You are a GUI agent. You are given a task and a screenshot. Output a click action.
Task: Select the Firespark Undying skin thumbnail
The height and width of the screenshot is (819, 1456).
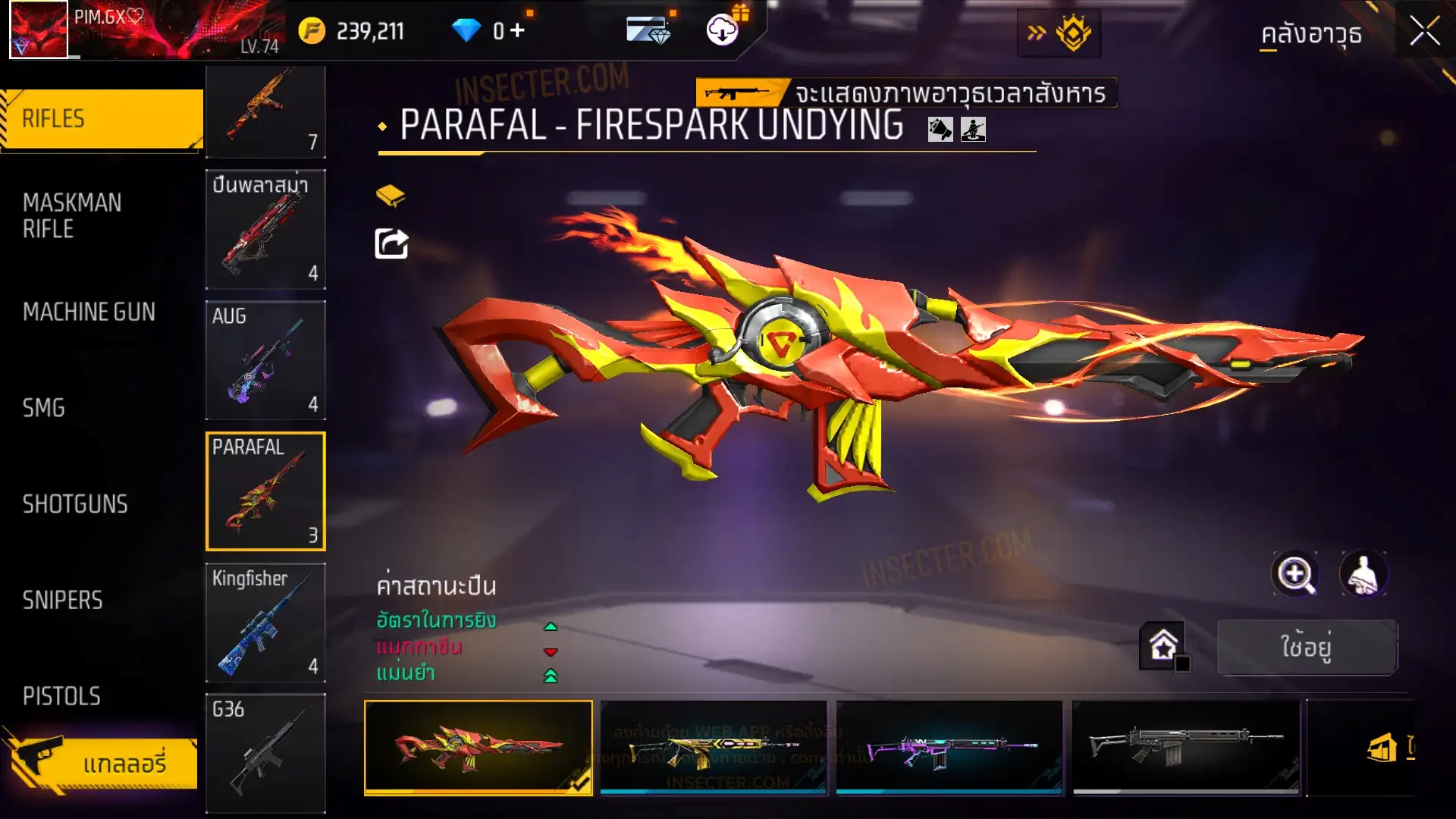click(479, 748)
